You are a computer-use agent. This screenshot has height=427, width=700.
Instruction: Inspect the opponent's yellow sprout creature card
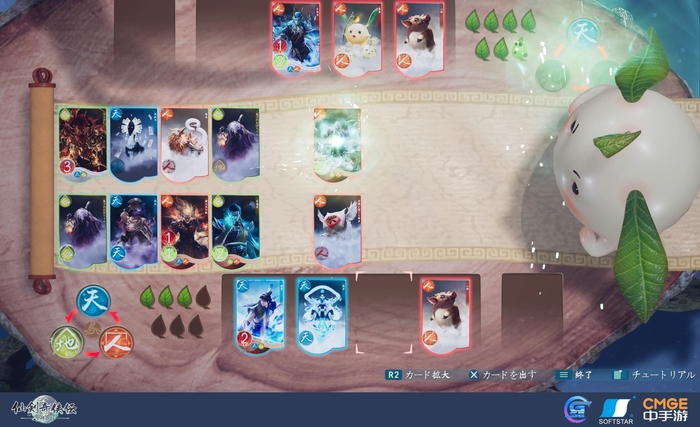[x=357, y=37]
